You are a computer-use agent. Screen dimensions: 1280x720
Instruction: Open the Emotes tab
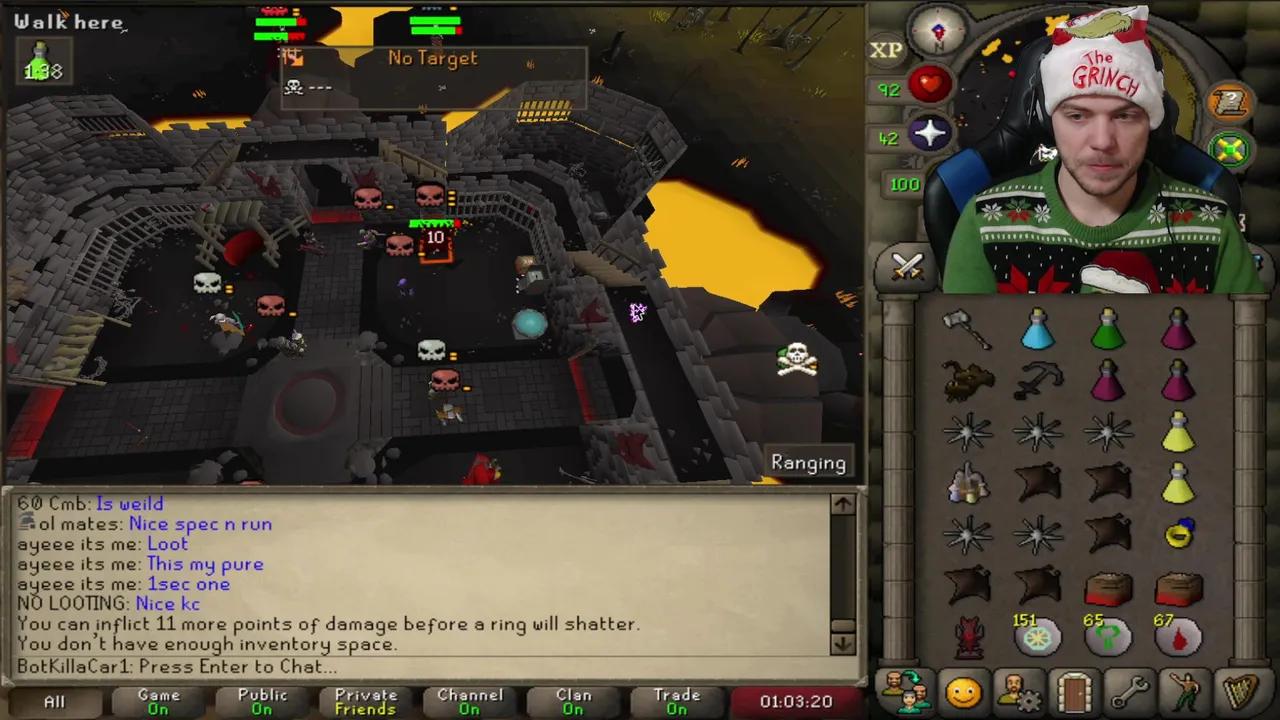tap(1185, 688)
